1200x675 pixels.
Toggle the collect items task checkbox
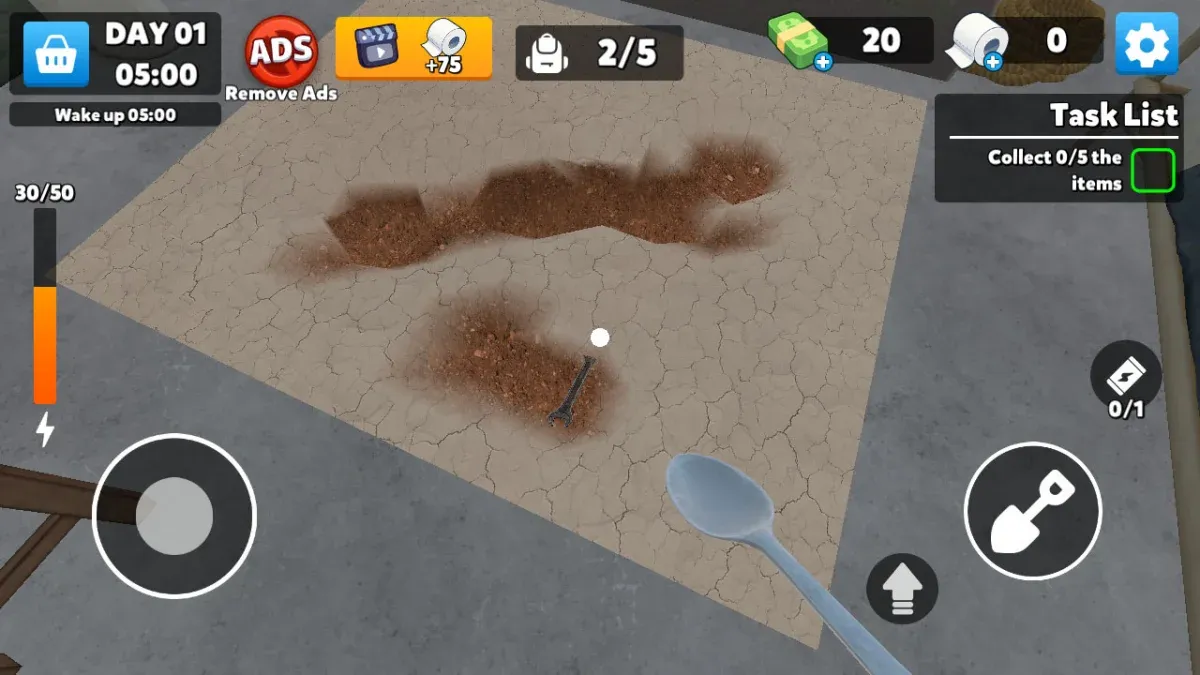[1152, 170]
